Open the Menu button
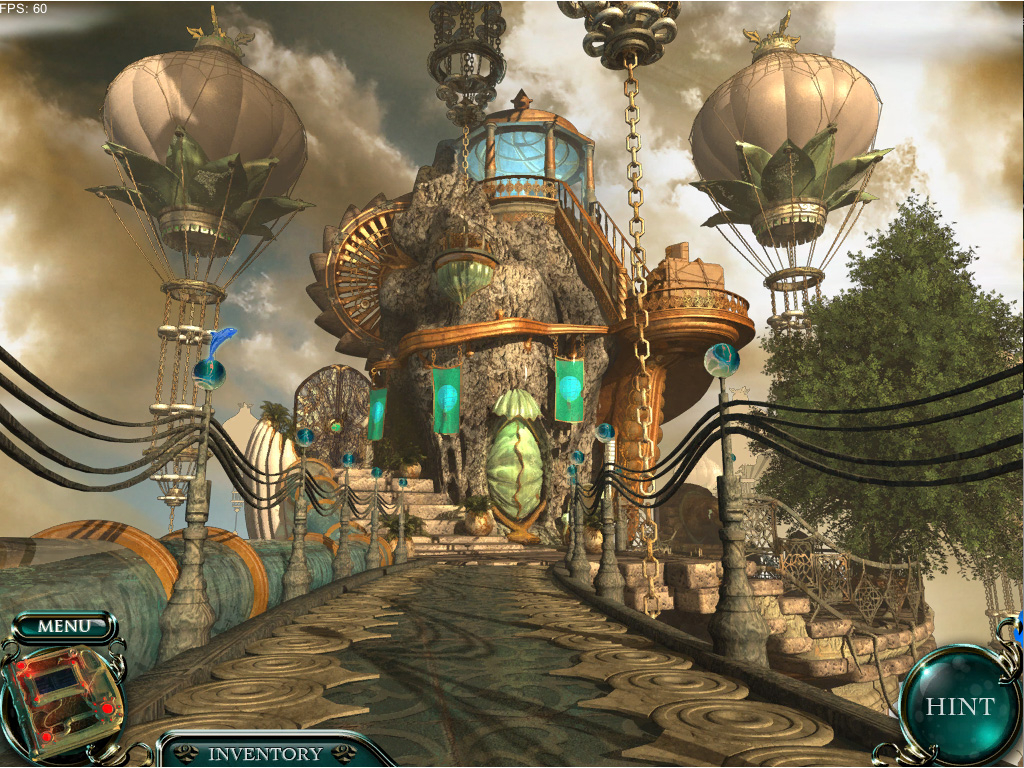The width and height of the screenshot is (1024, 768). 64,627
